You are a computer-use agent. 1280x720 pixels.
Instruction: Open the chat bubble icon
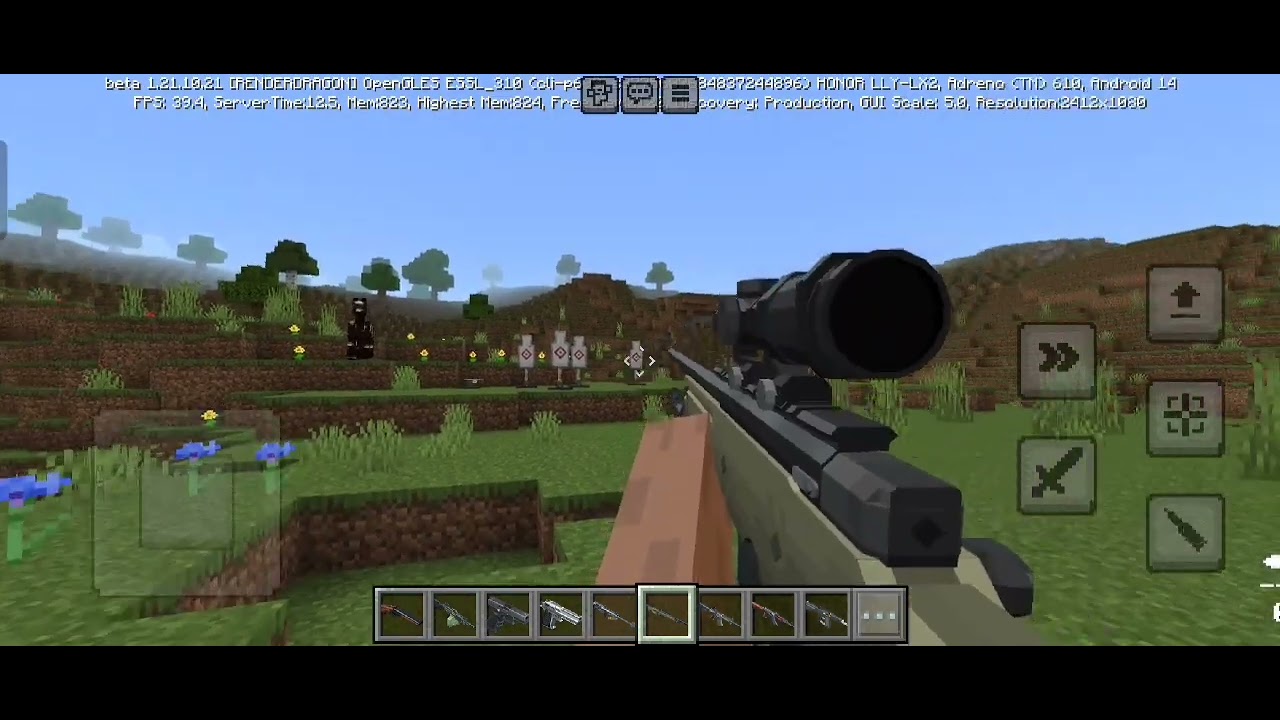pos(640,93)
